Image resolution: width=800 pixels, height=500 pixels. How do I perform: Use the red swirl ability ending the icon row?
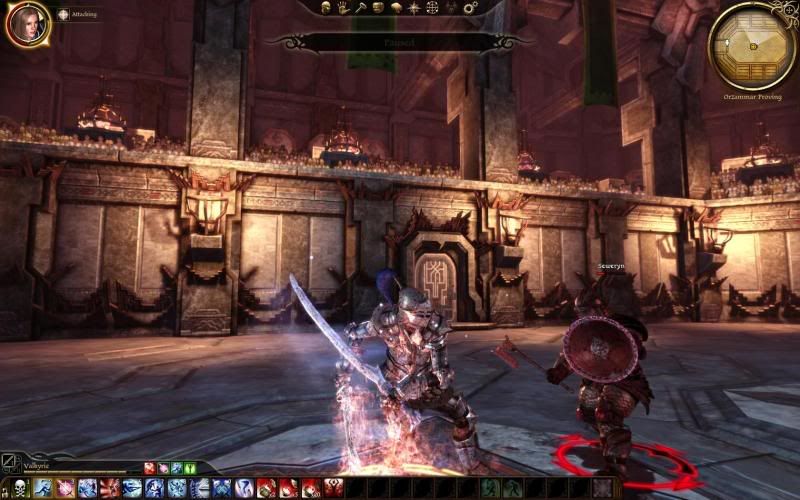[x=333, y=488]
